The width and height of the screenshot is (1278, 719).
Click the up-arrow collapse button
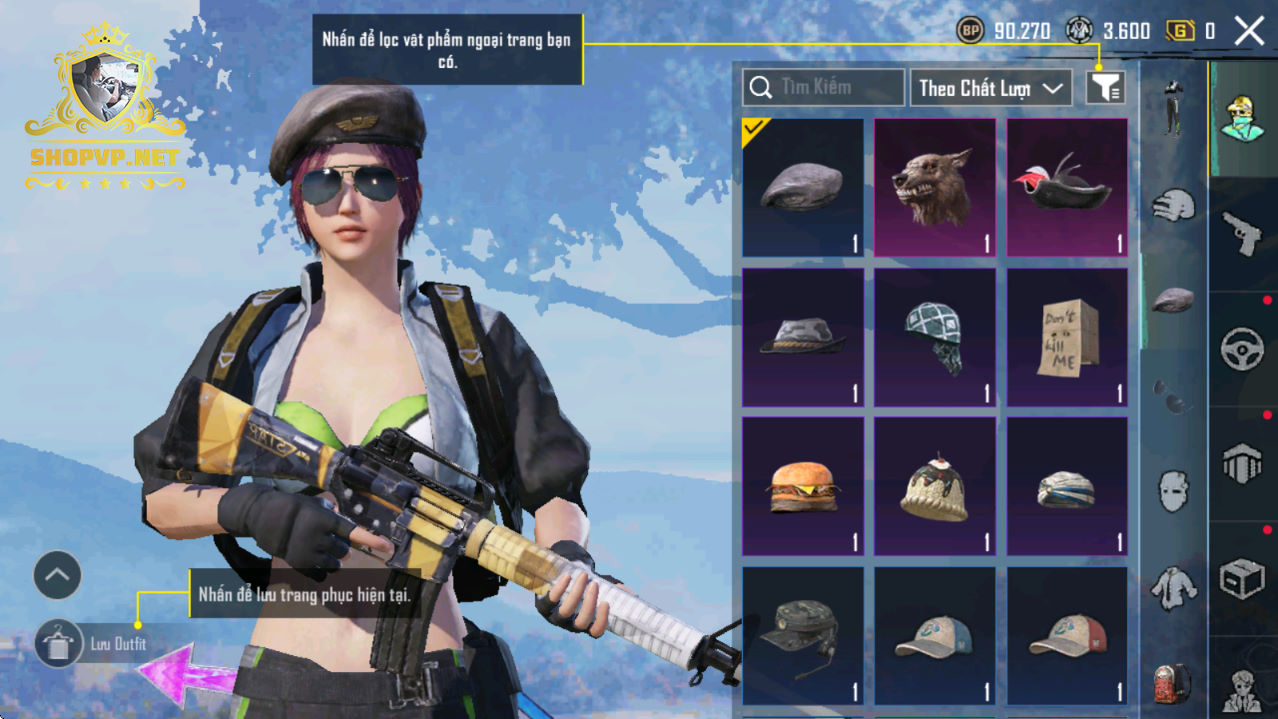point(57,575)
